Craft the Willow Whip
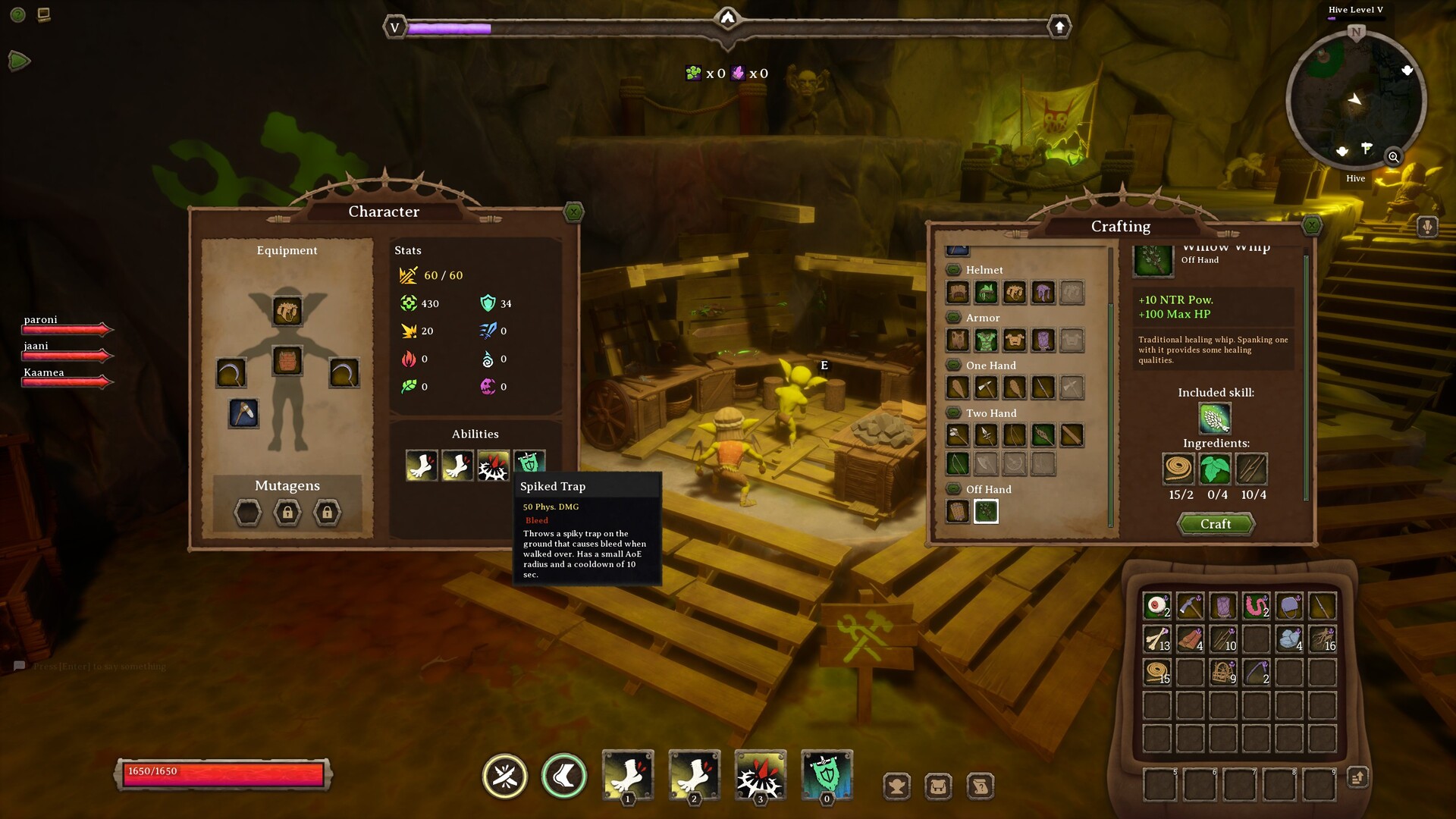 coord(1216,524)
